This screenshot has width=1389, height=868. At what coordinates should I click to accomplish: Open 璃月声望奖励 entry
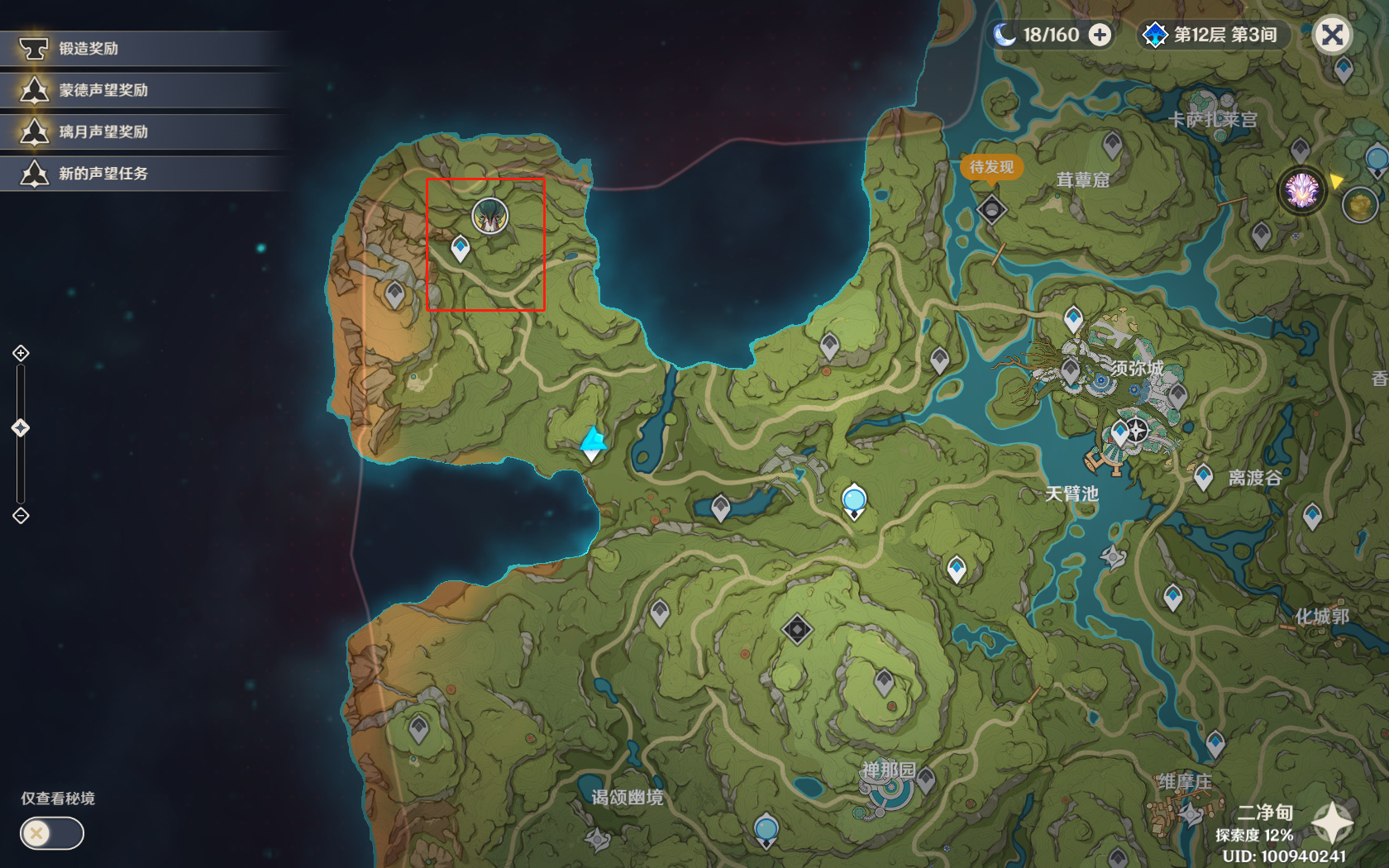coord(103,131)
